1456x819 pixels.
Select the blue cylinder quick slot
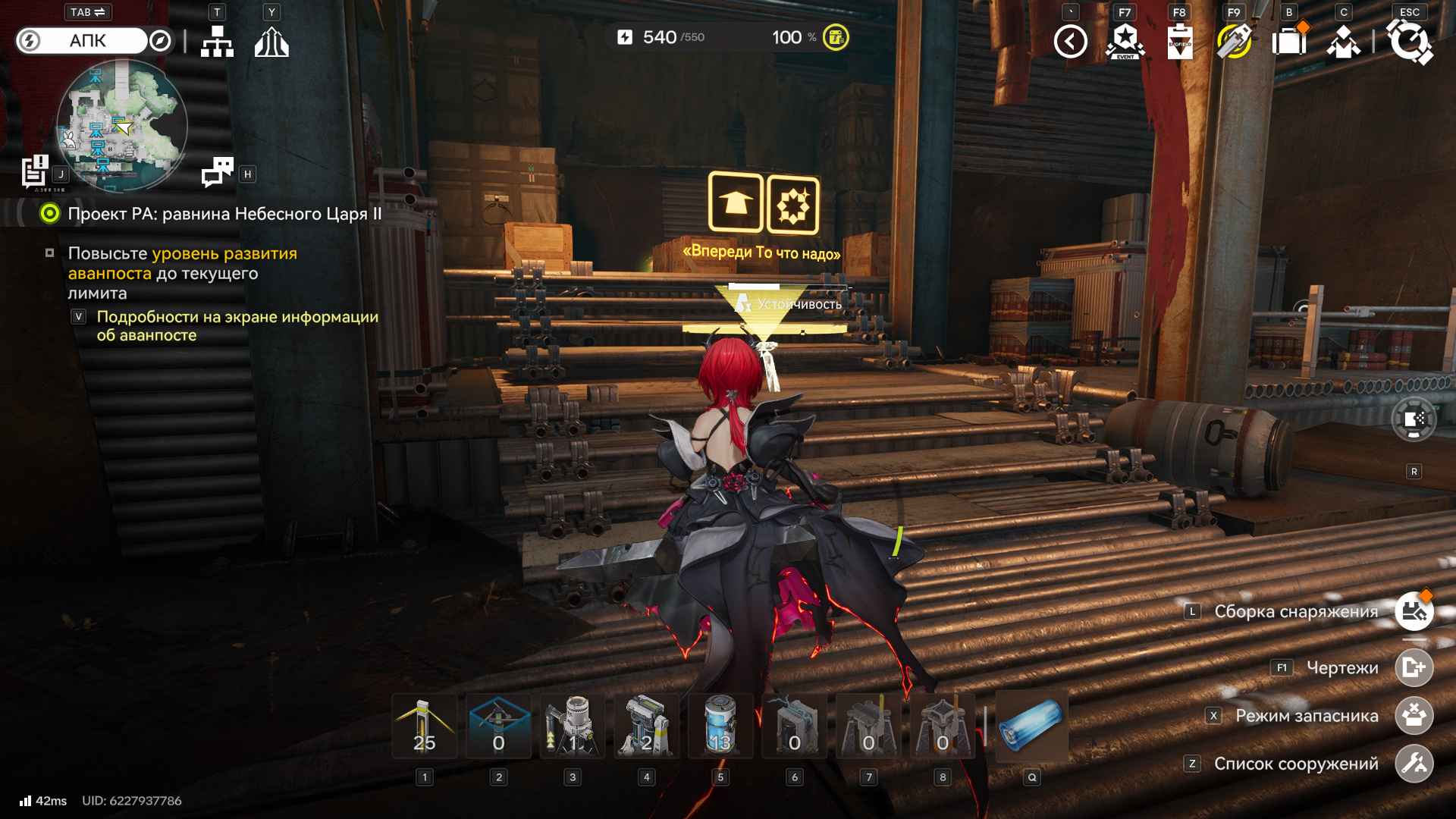[x=1031, y=726]
